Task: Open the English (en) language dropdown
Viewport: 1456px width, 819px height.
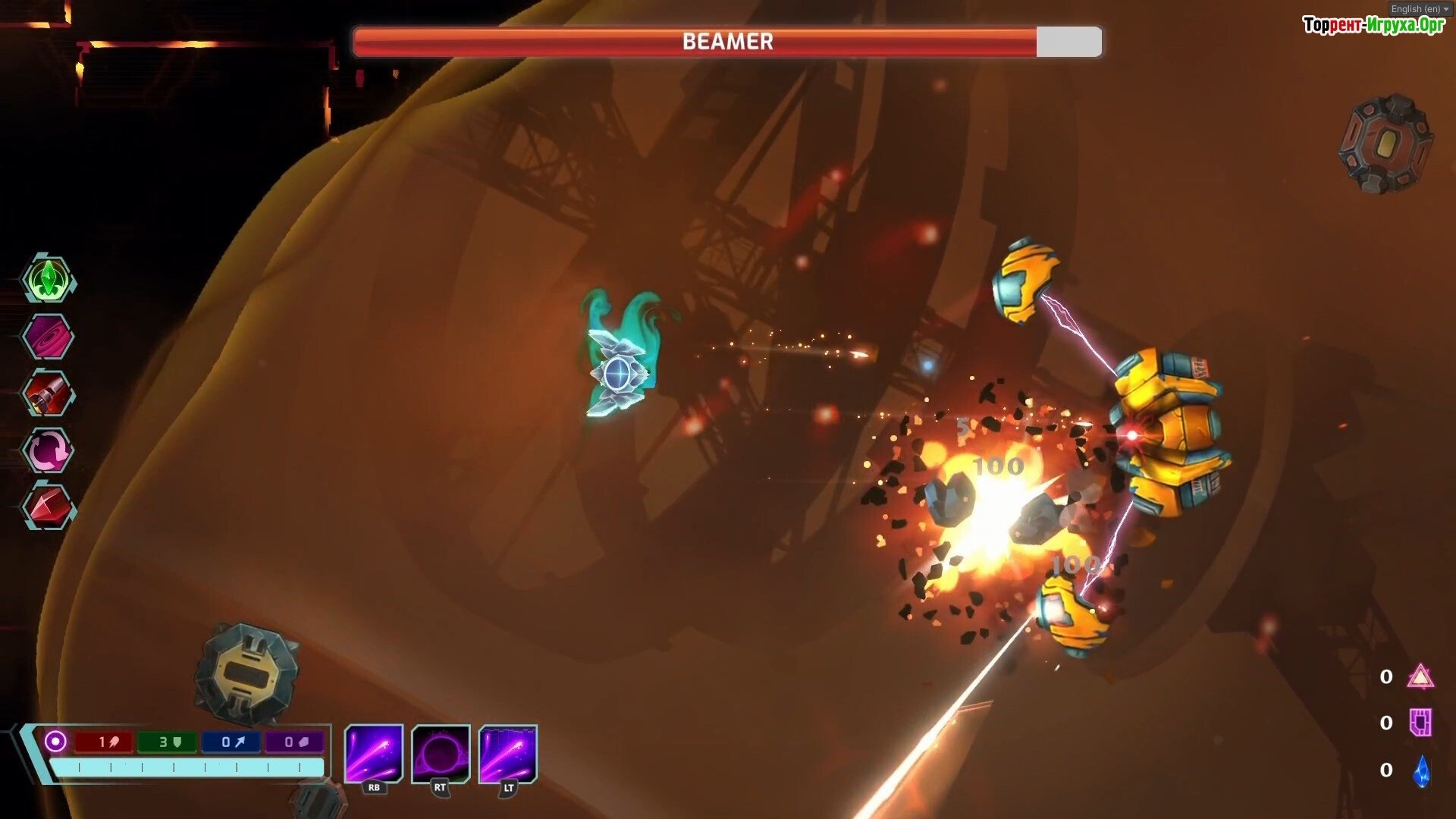Action: pyautogui.click(x=1420, y=9)
